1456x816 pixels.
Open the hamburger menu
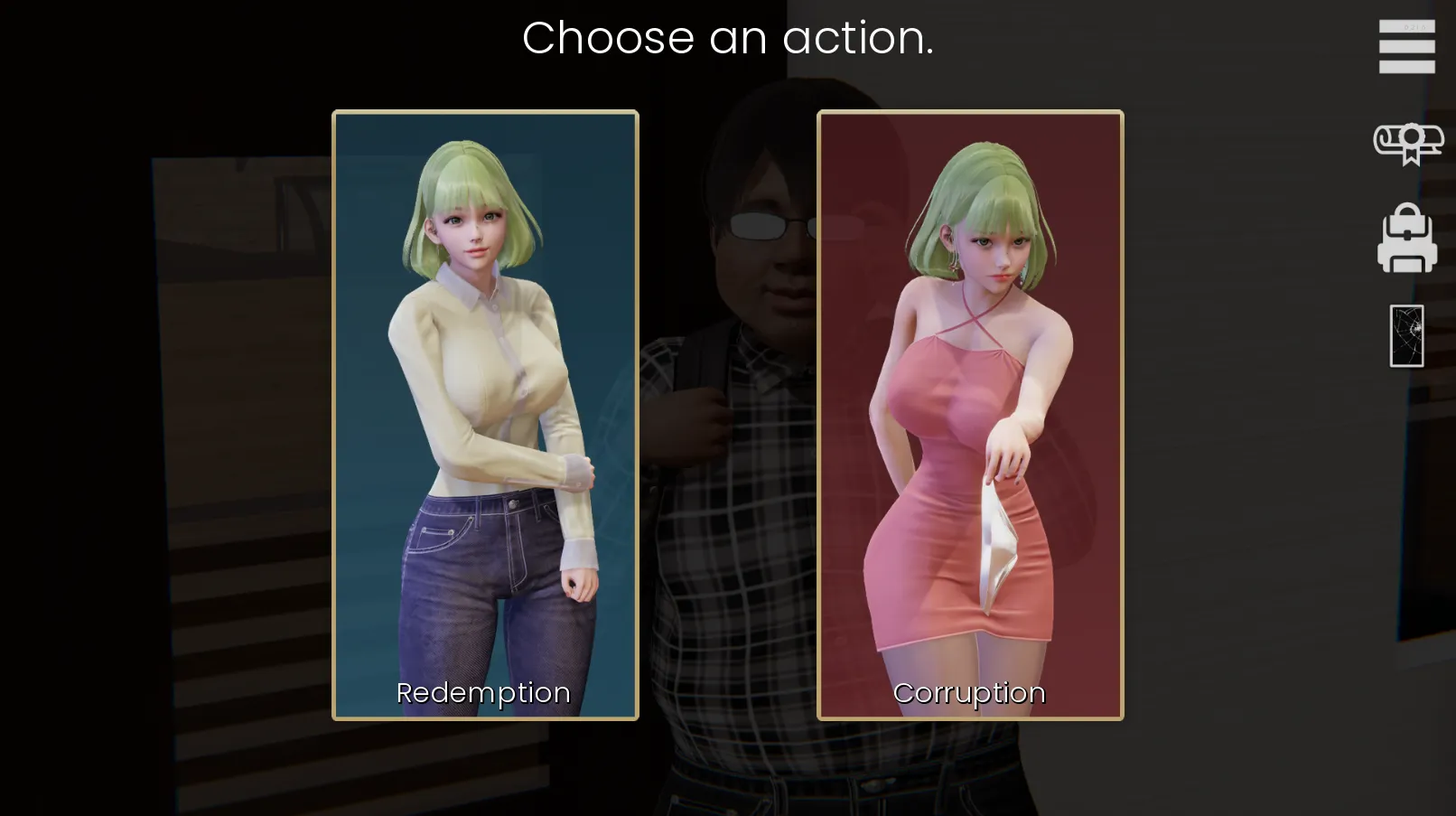tap(1406, 46)
